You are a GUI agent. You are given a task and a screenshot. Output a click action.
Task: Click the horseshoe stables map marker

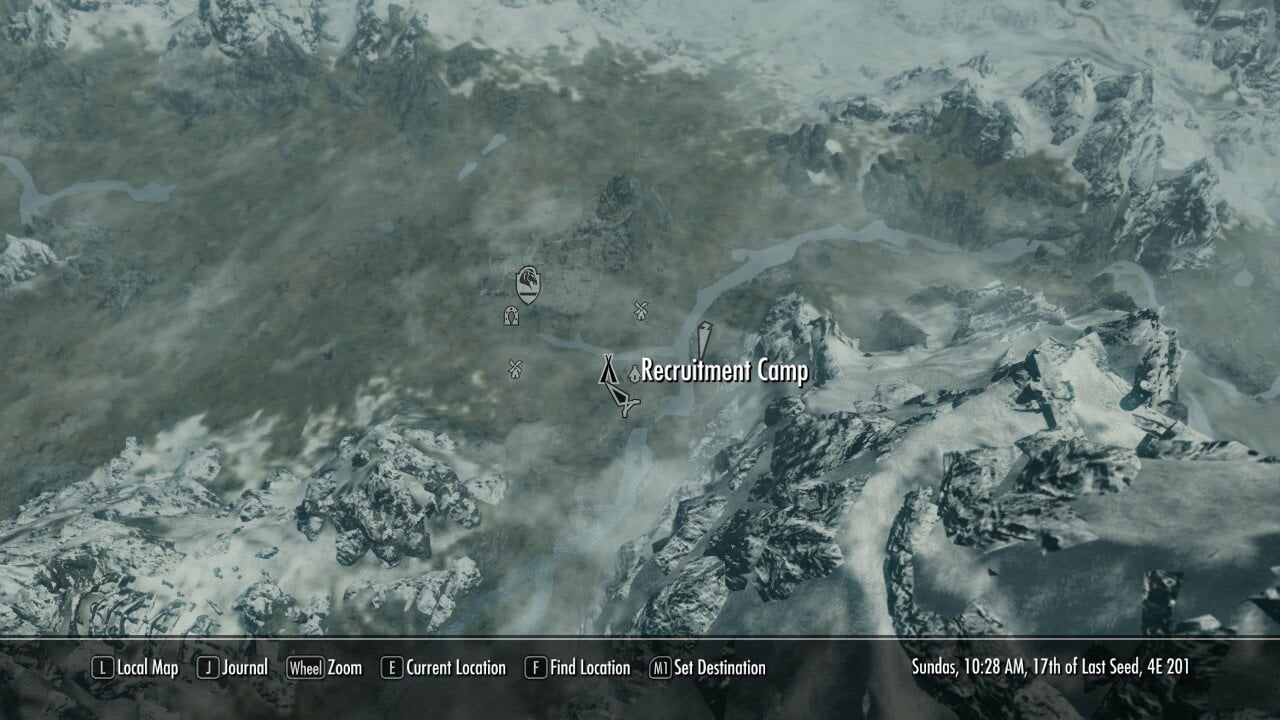coord(511,316)
